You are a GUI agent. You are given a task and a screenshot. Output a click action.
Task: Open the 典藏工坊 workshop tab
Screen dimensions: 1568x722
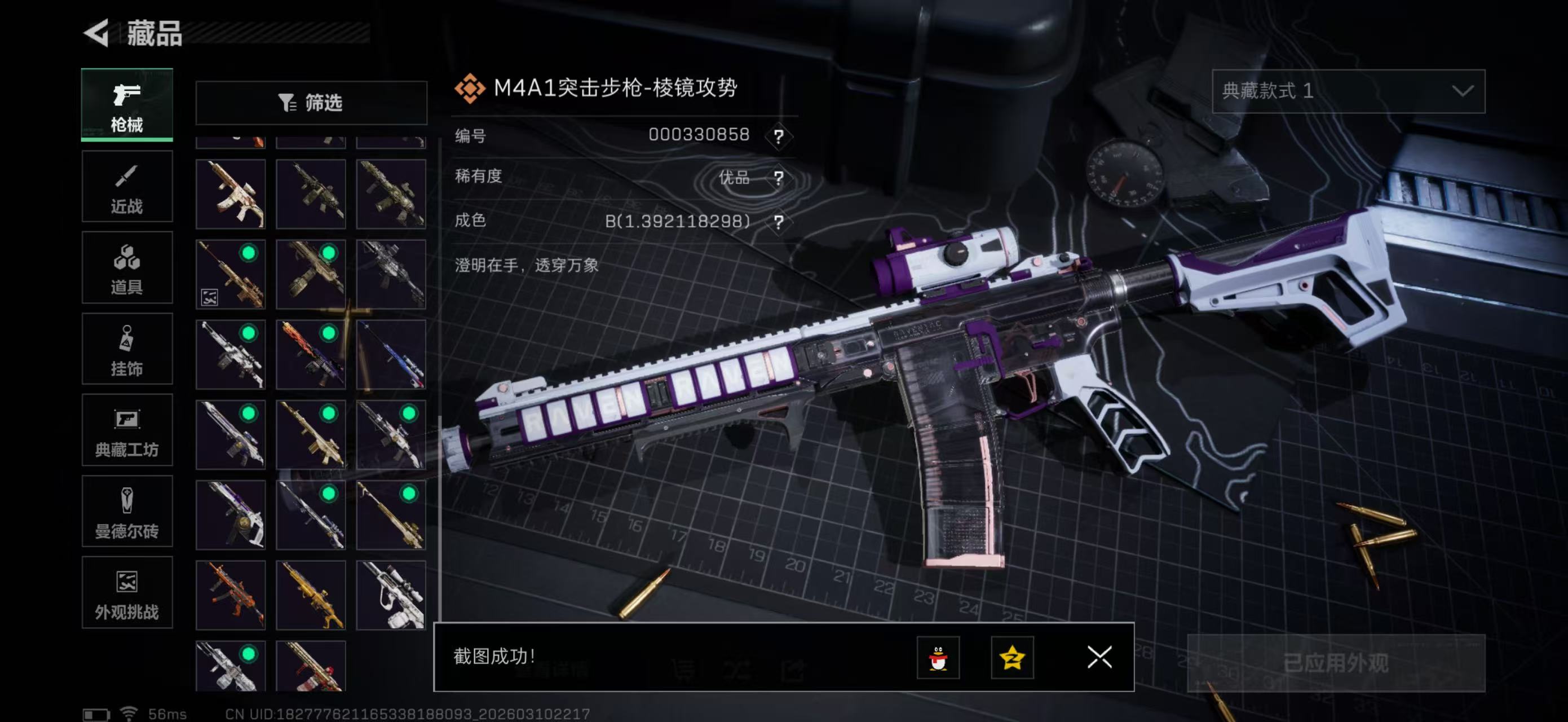pyautogui.click(x=127, y=430)
